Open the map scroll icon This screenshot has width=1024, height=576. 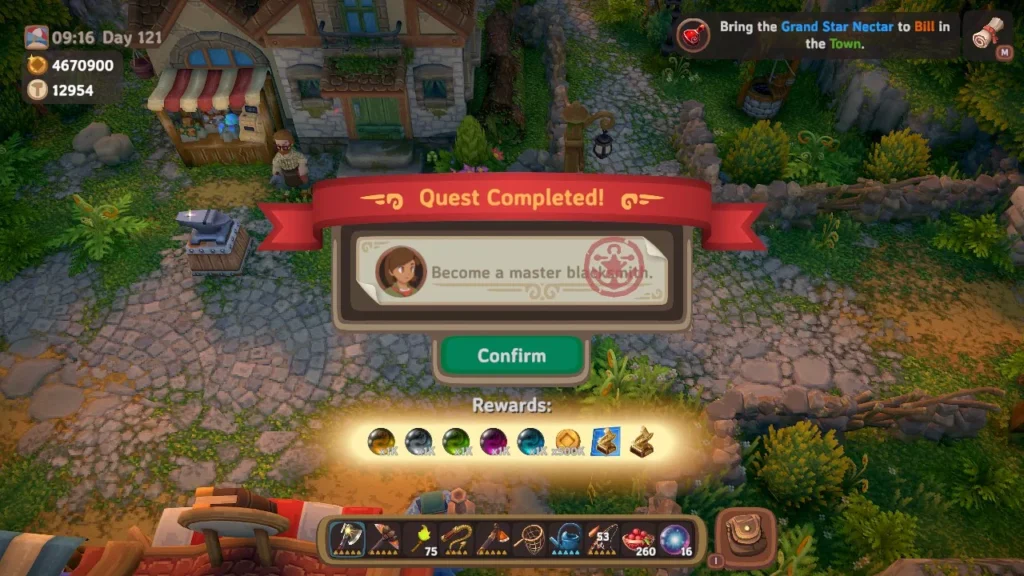(x=993, y=35)
